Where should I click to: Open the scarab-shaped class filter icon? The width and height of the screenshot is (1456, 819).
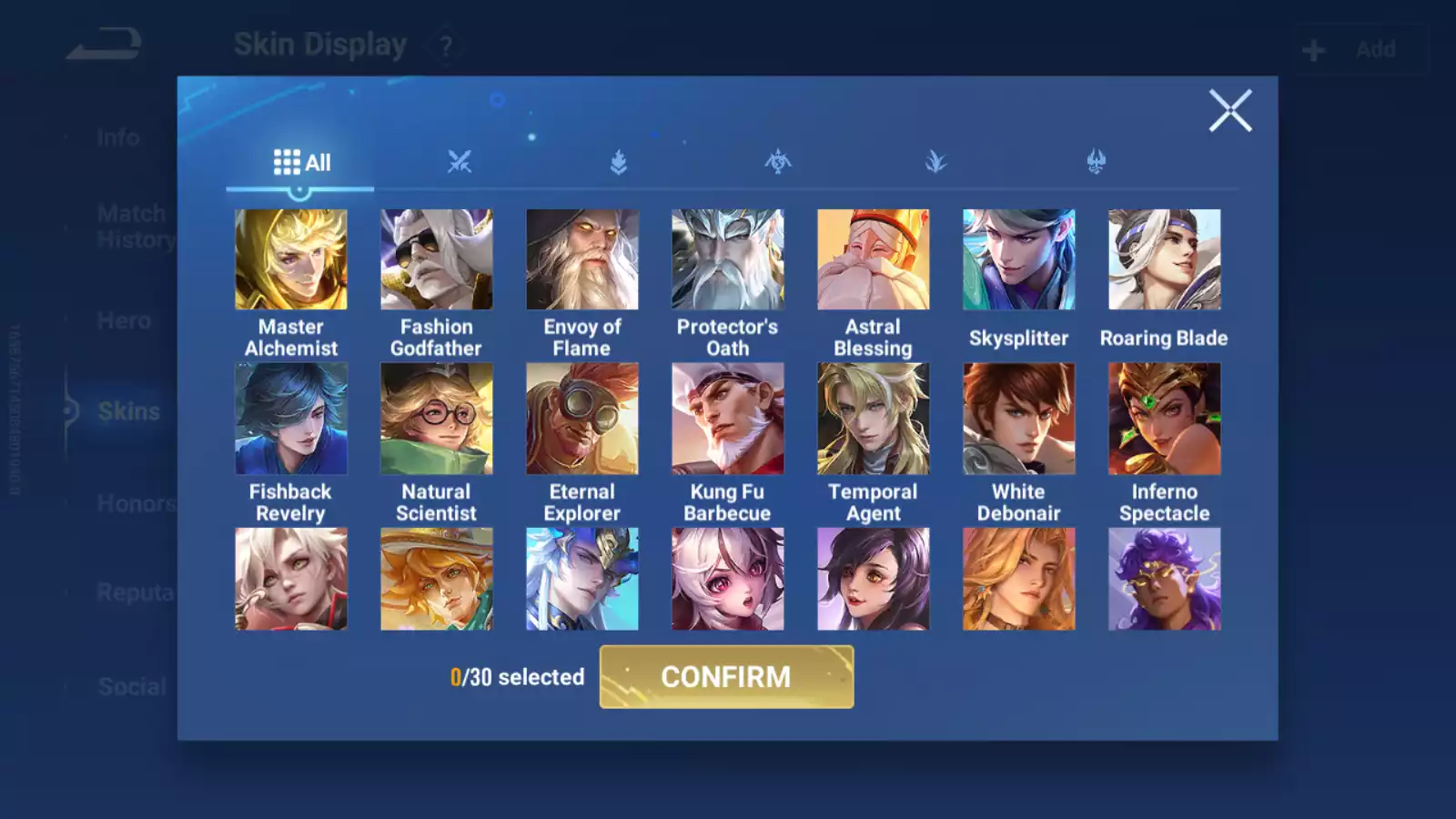(778, 161)
